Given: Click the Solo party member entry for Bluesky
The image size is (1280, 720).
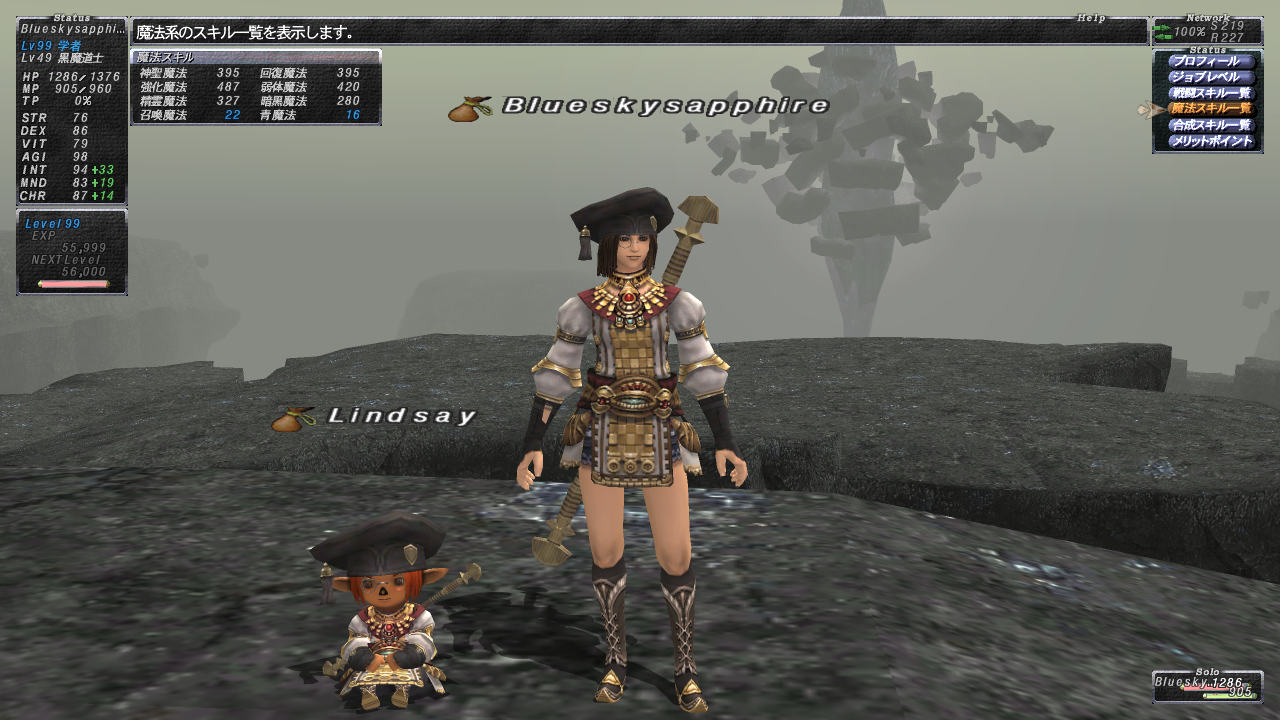Looking at the screenshot, I should pos(1206,685).
